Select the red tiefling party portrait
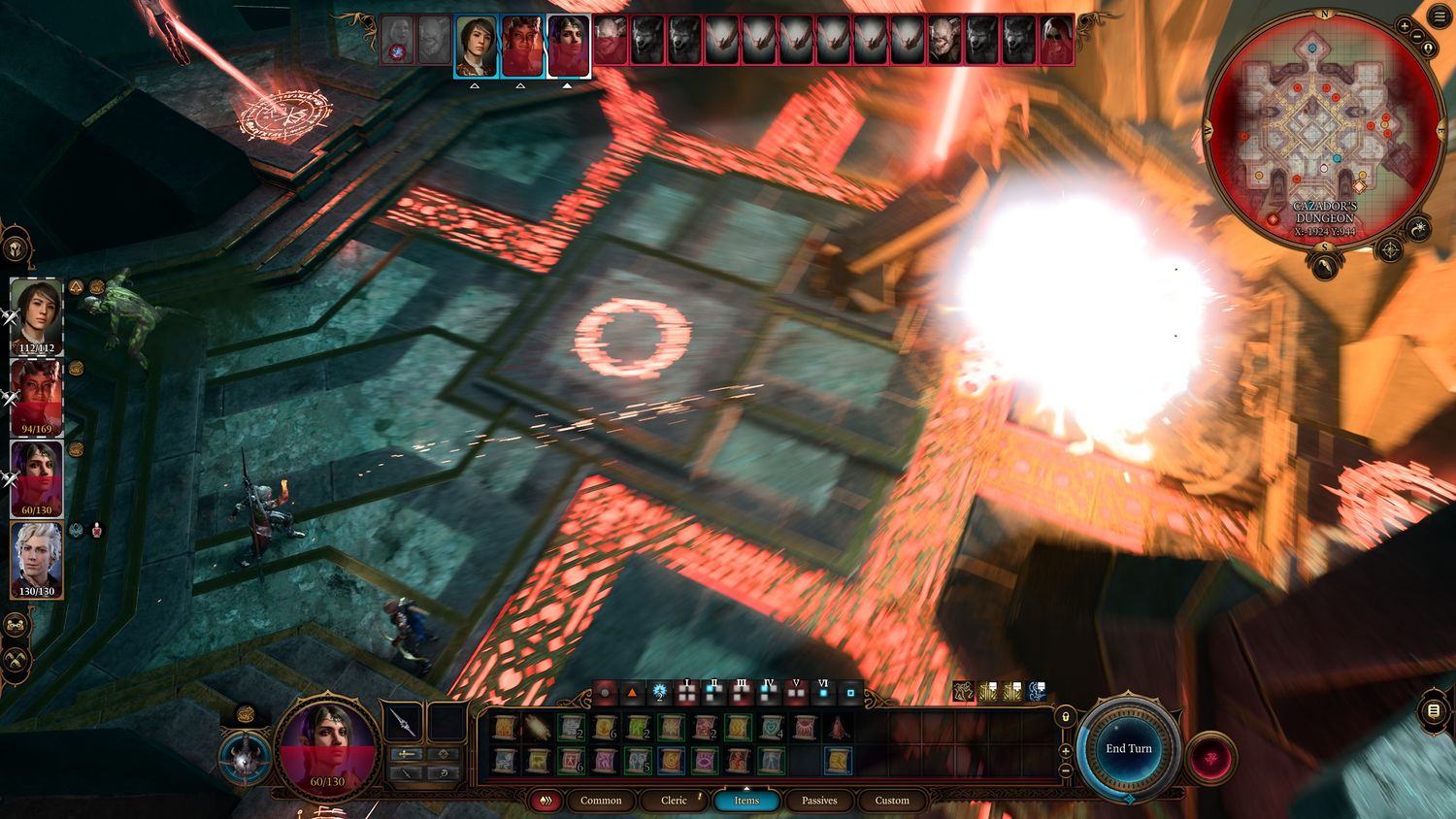The height and width of the screenshot is (819, 1456). [x=37, y=396]
